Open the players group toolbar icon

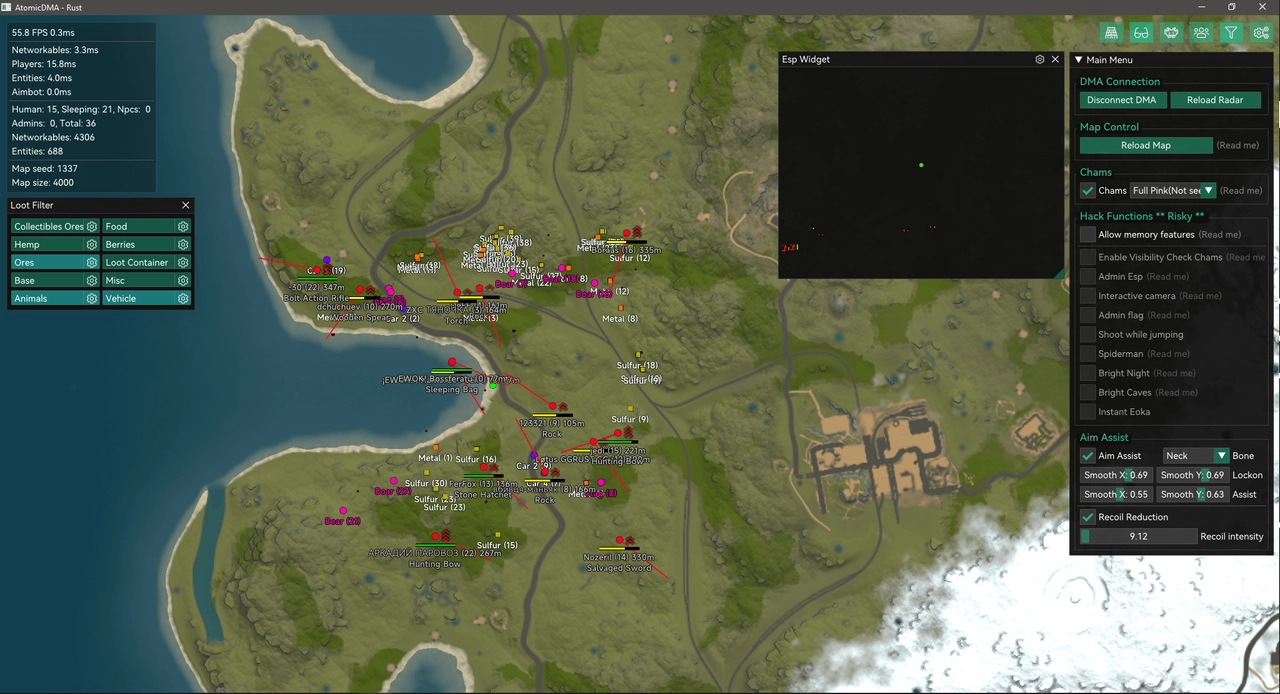click(1201, 33)
